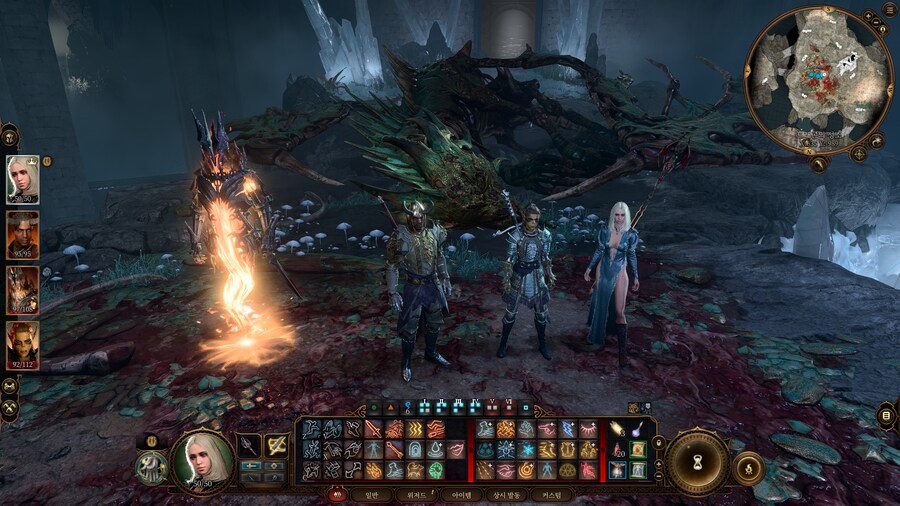Switch to the 아이템 hotbar tab
The height and width of the screenshot is (506, 900).
[x=461, y=494]
